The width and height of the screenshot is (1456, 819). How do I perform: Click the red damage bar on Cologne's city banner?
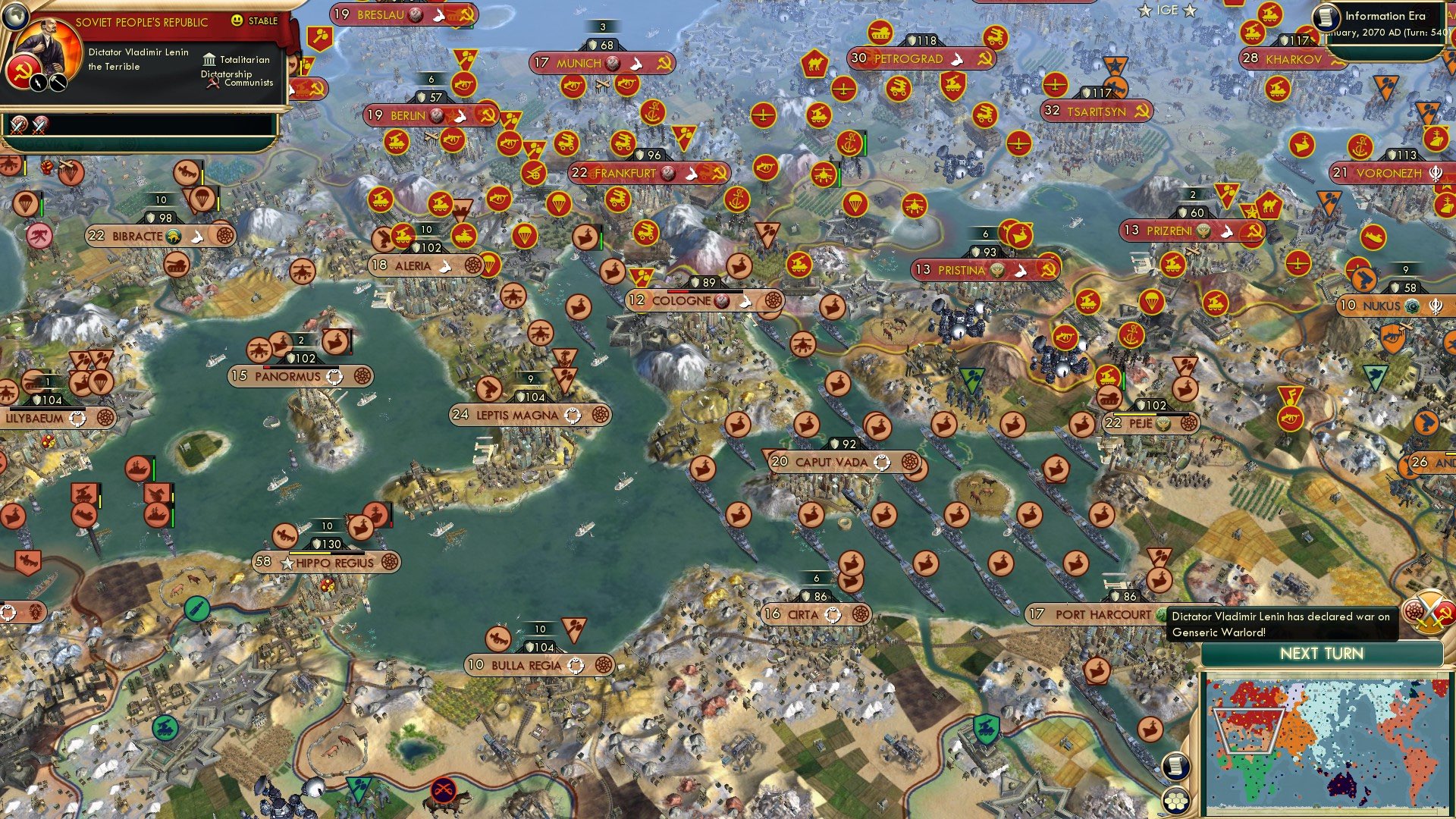678,291
